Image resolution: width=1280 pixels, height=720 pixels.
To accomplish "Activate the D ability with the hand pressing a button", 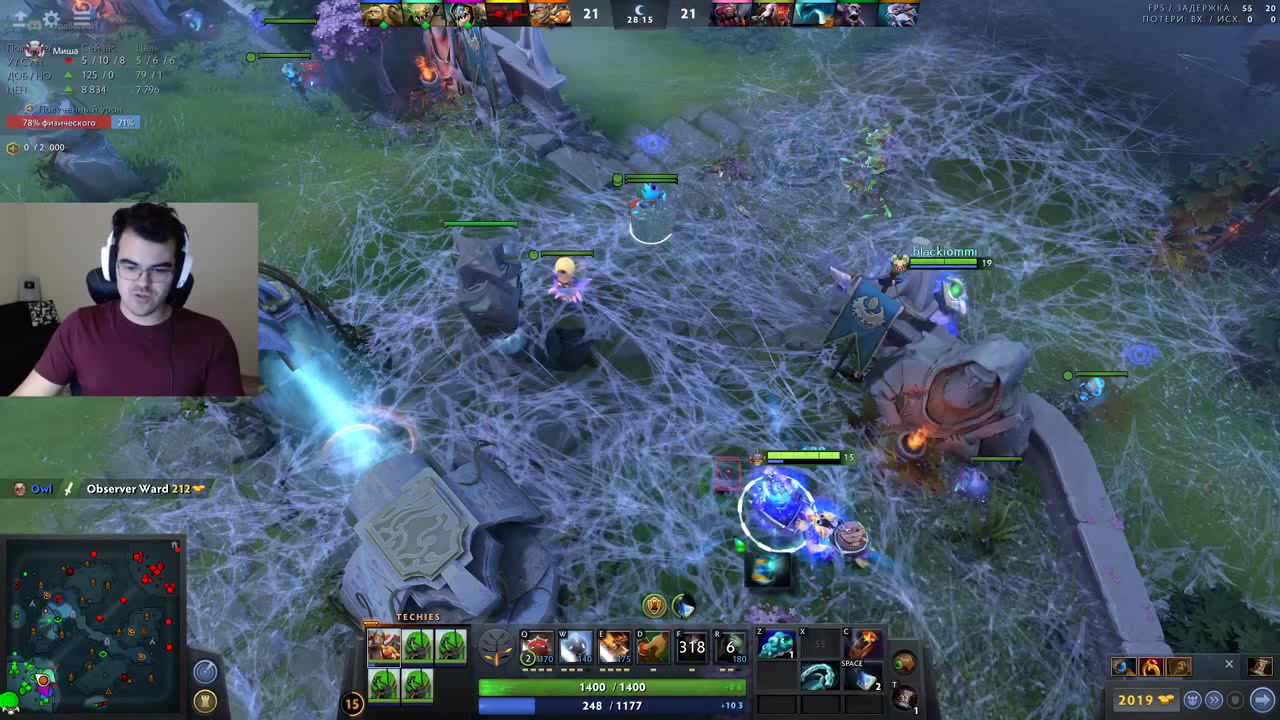I will click(652, 647).
